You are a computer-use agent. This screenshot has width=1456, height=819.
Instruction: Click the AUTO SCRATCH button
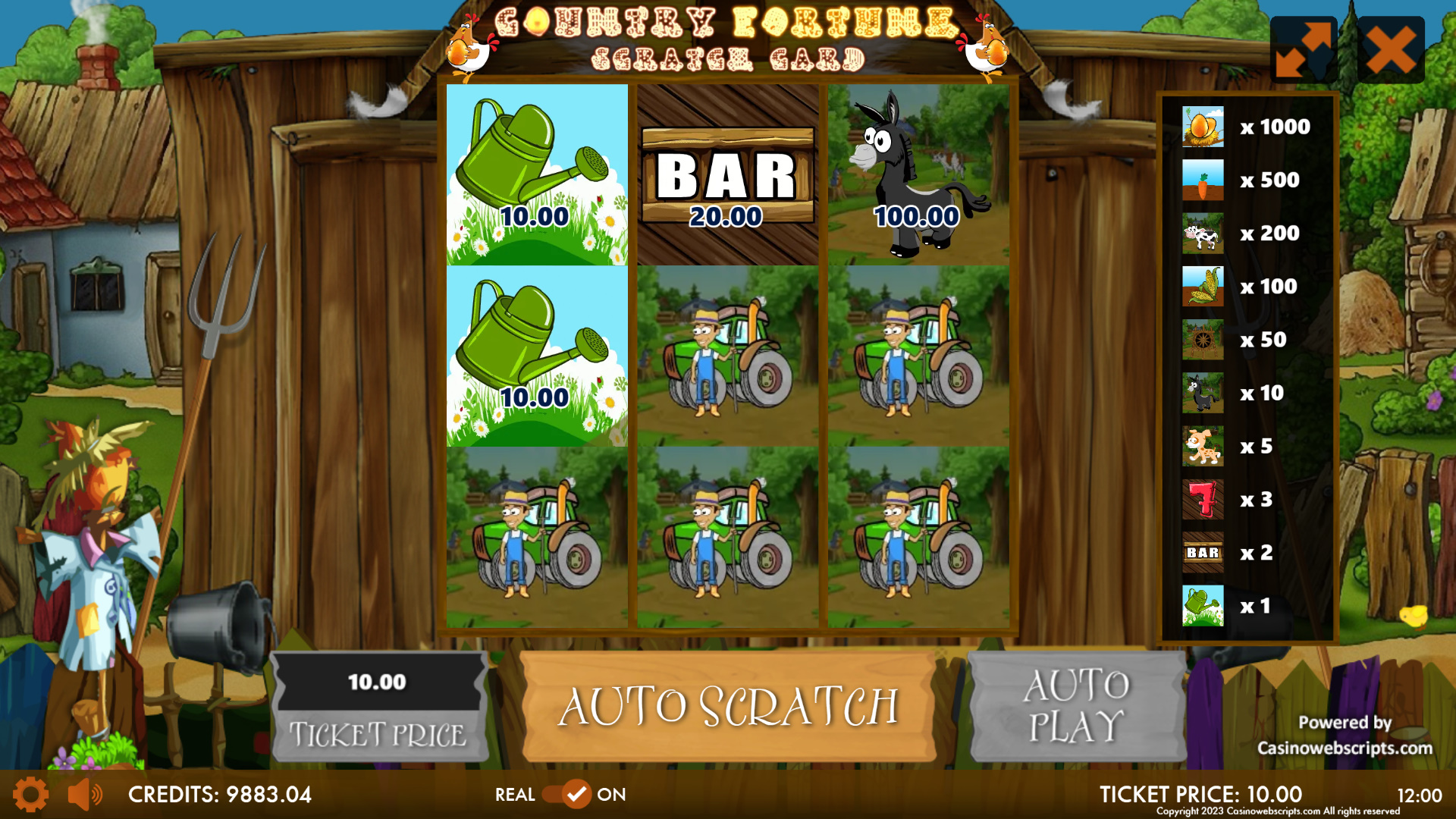click(x=728, y=707)
